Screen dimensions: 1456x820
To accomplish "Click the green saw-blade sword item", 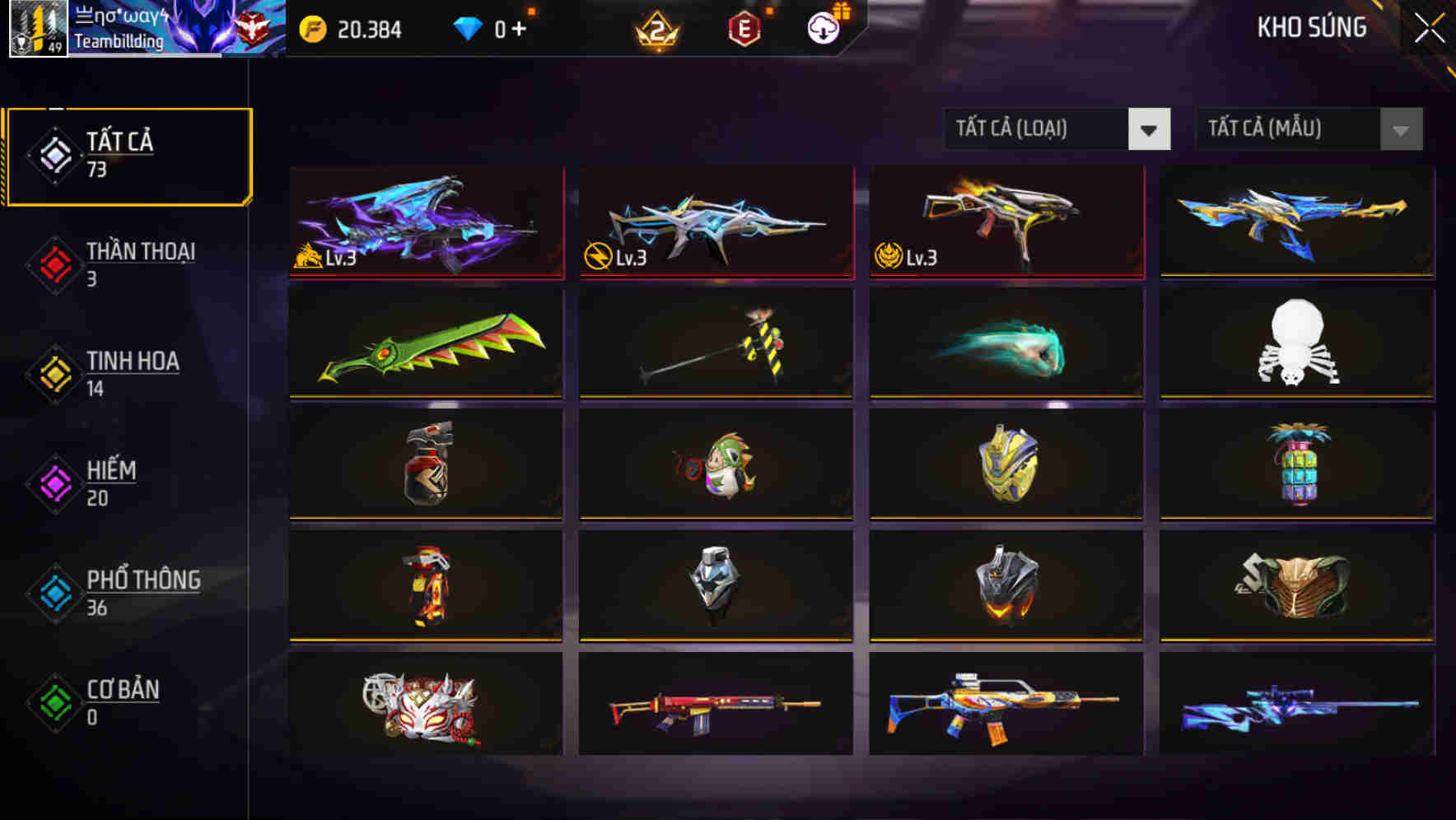I will point(426,346).
